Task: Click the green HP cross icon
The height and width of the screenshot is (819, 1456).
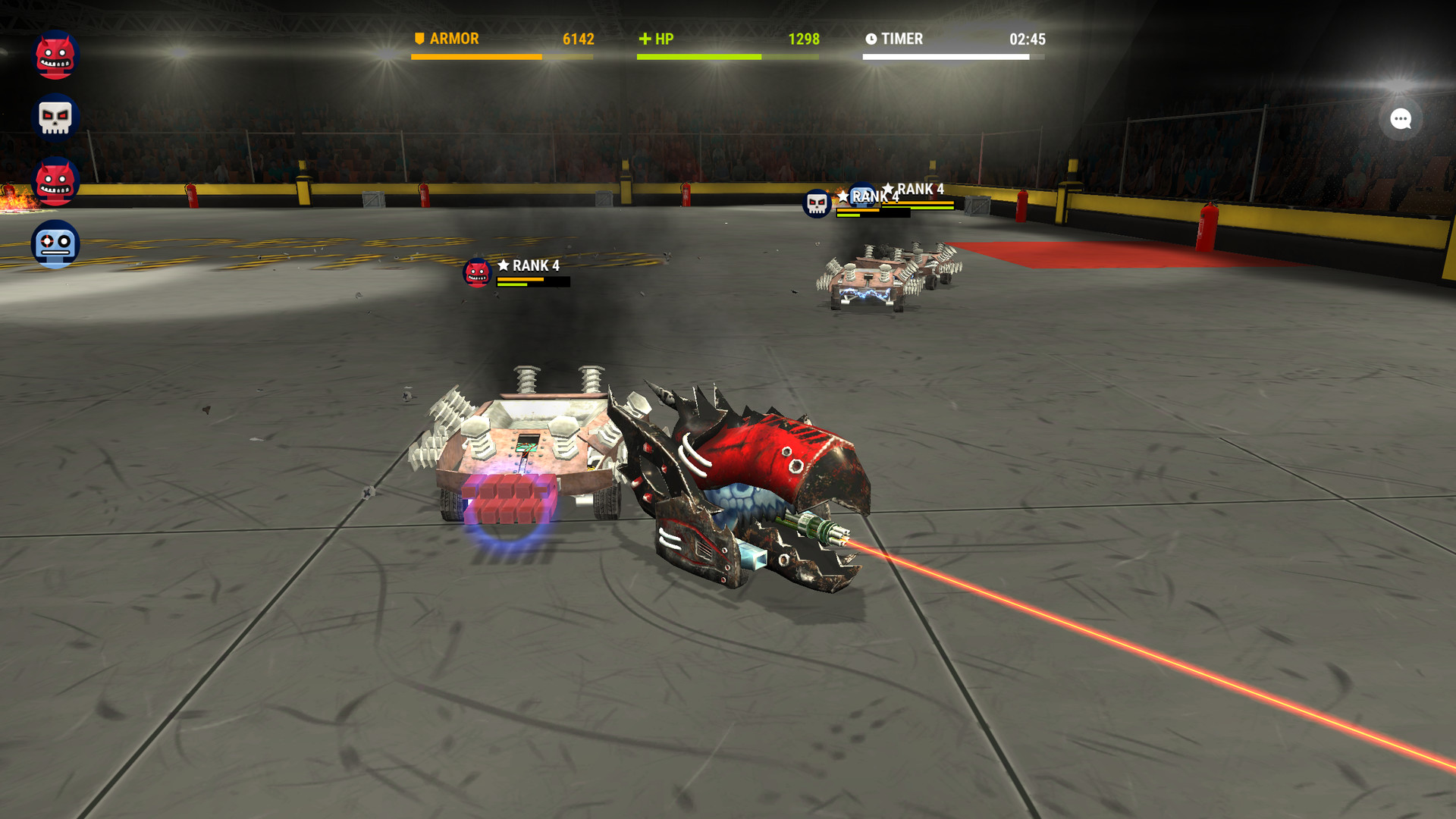Action: coord(645,38)
